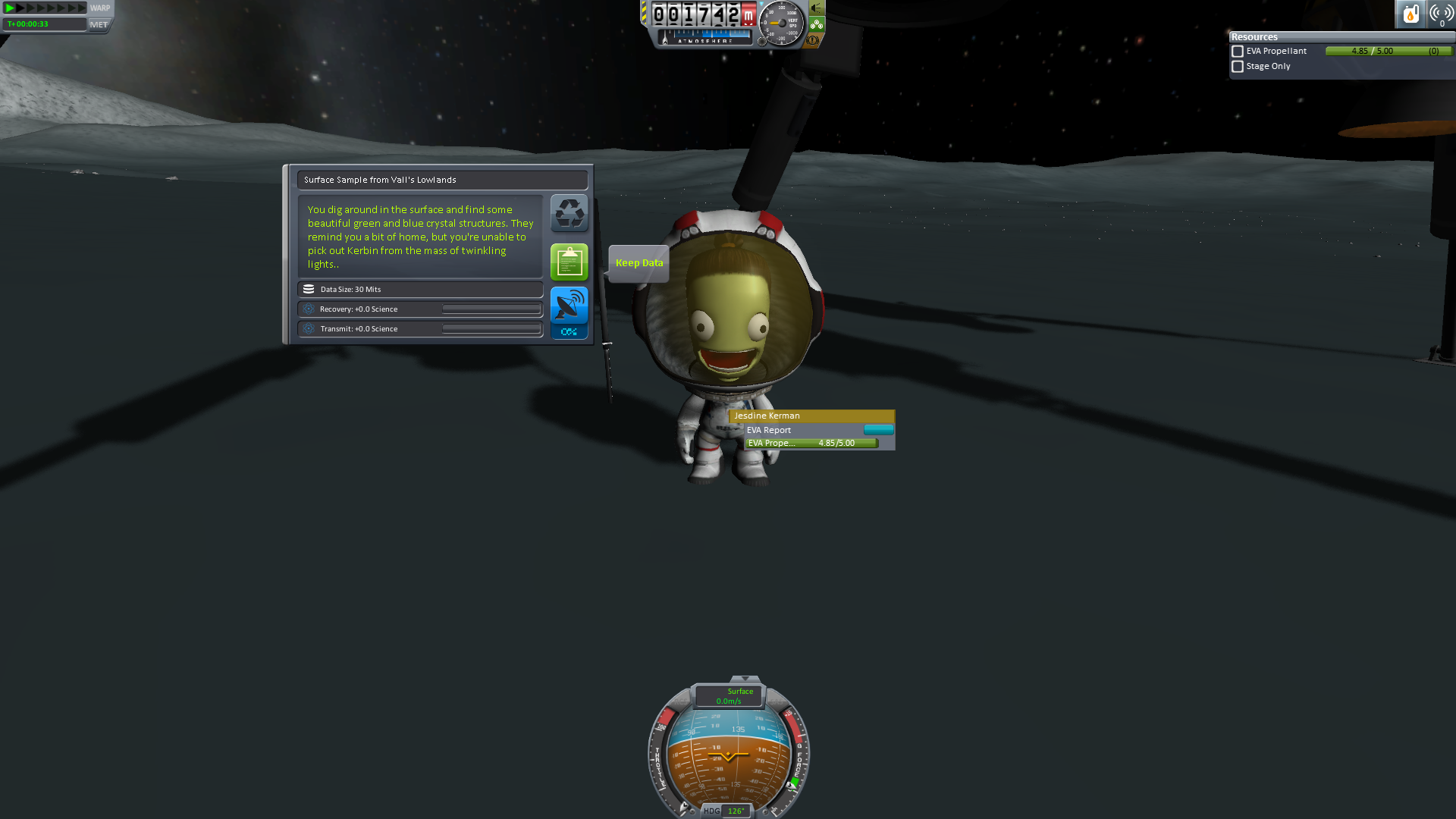Image resolution: width=1456 pixels, height=819 pixels.
Task: Click the signal strength antenna icon
Action: pos(1441,14)
